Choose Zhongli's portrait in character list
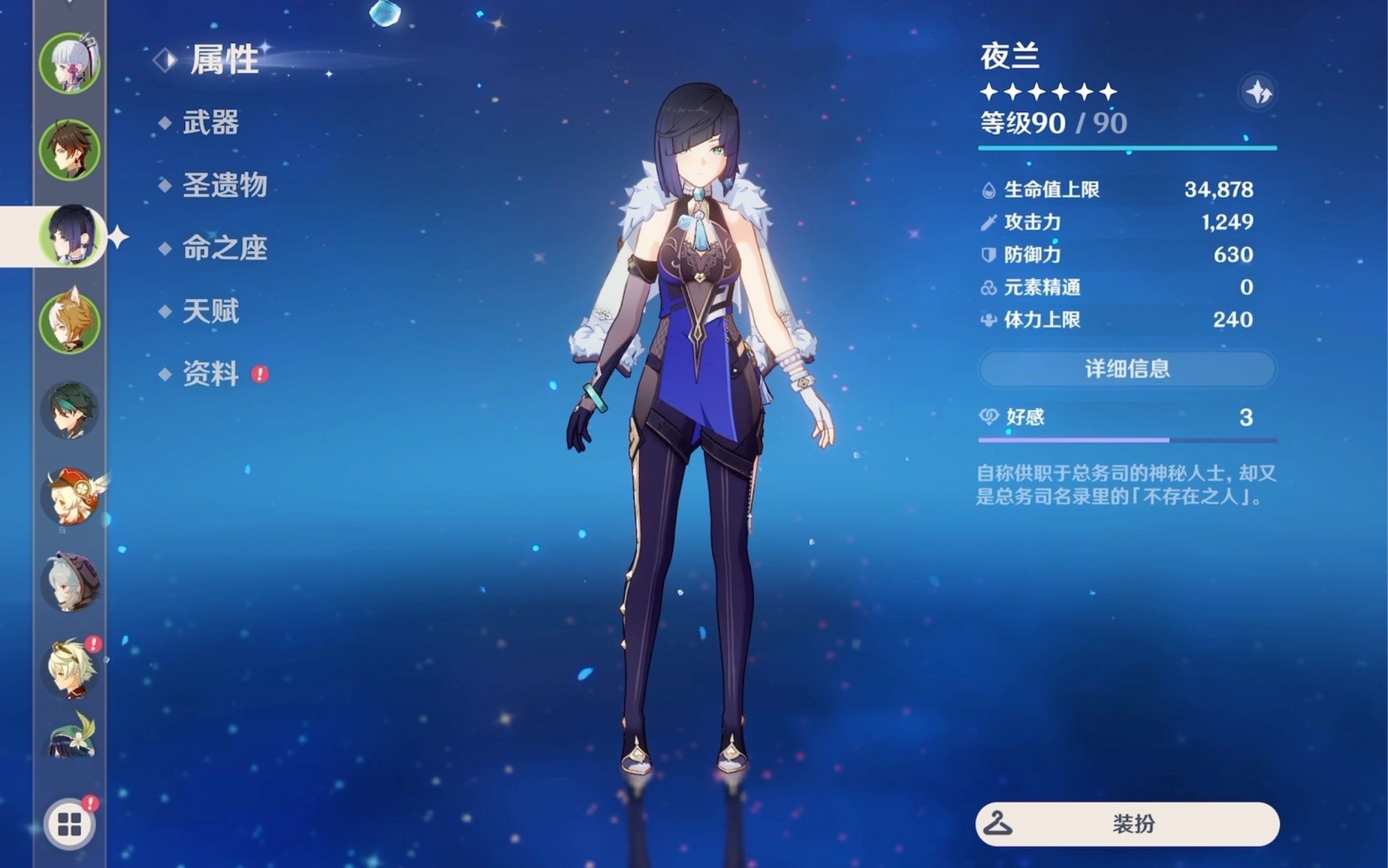This screenshot has height=868, width=1388. [x=70, y=150]
